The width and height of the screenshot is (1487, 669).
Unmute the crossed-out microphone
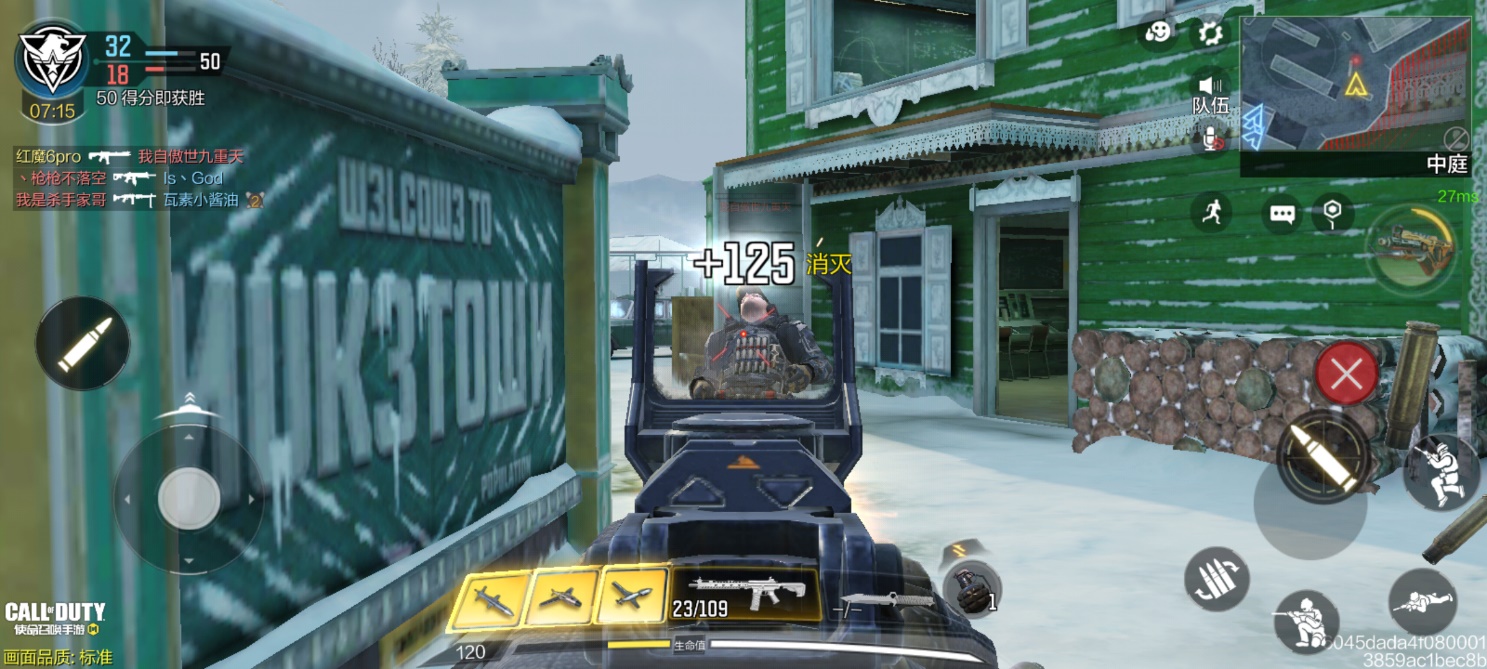pyautogui.click(x=1212, y=139)
